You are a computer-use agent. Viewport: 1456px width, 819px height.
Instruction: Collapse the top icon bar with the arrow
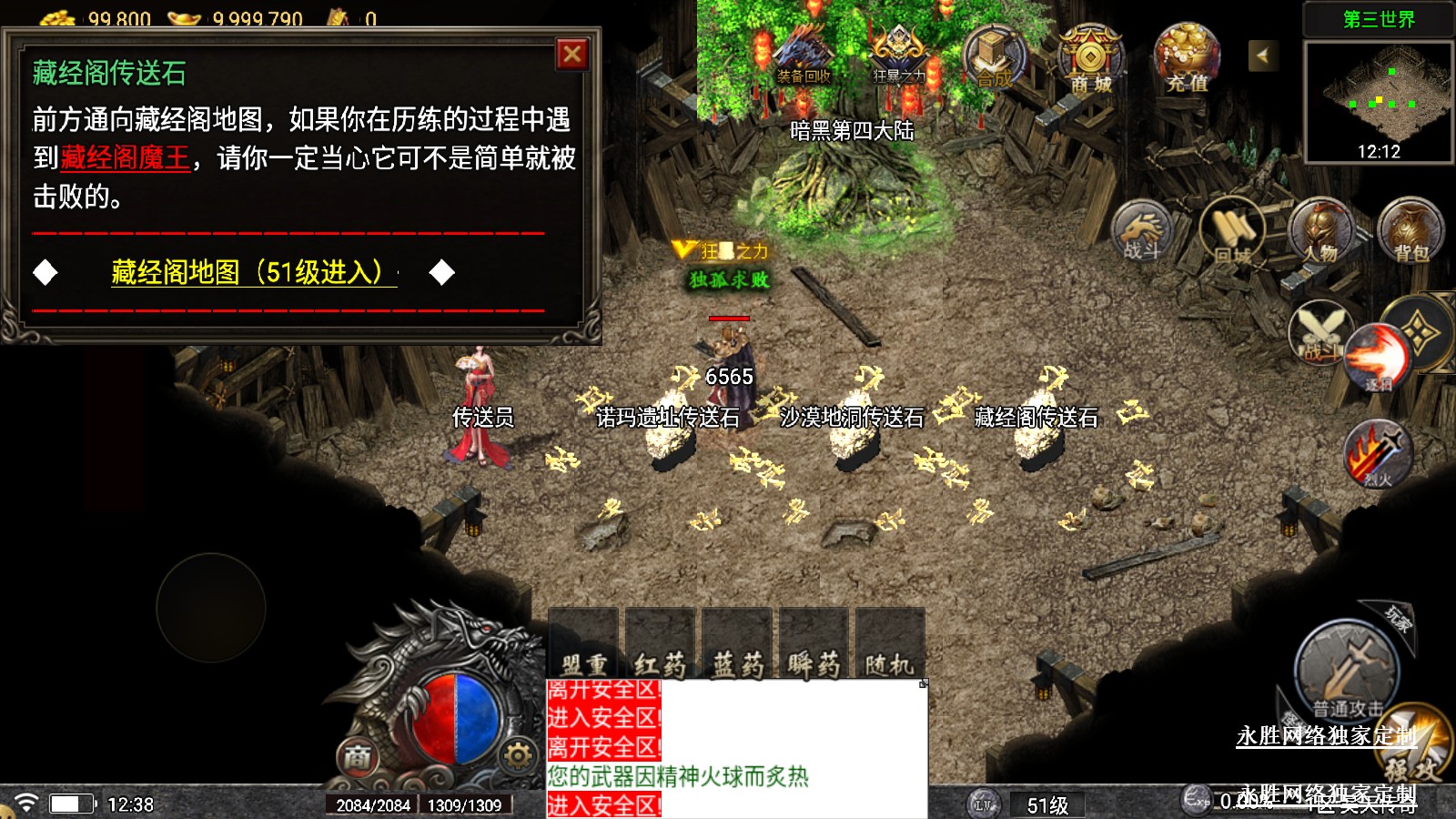pyautogui.click(x=1262, y=56)
